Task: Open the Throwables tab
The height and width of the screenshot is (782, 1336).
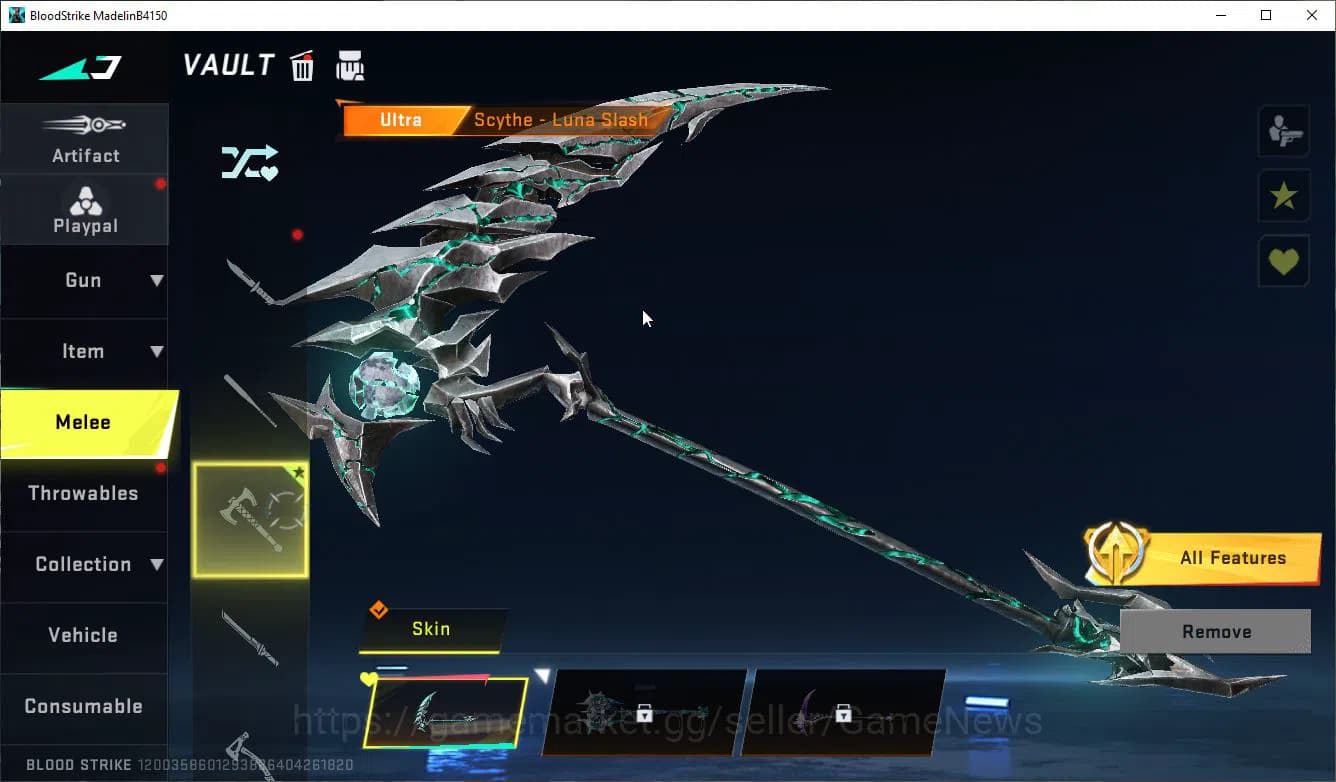Action: point(85,493)
